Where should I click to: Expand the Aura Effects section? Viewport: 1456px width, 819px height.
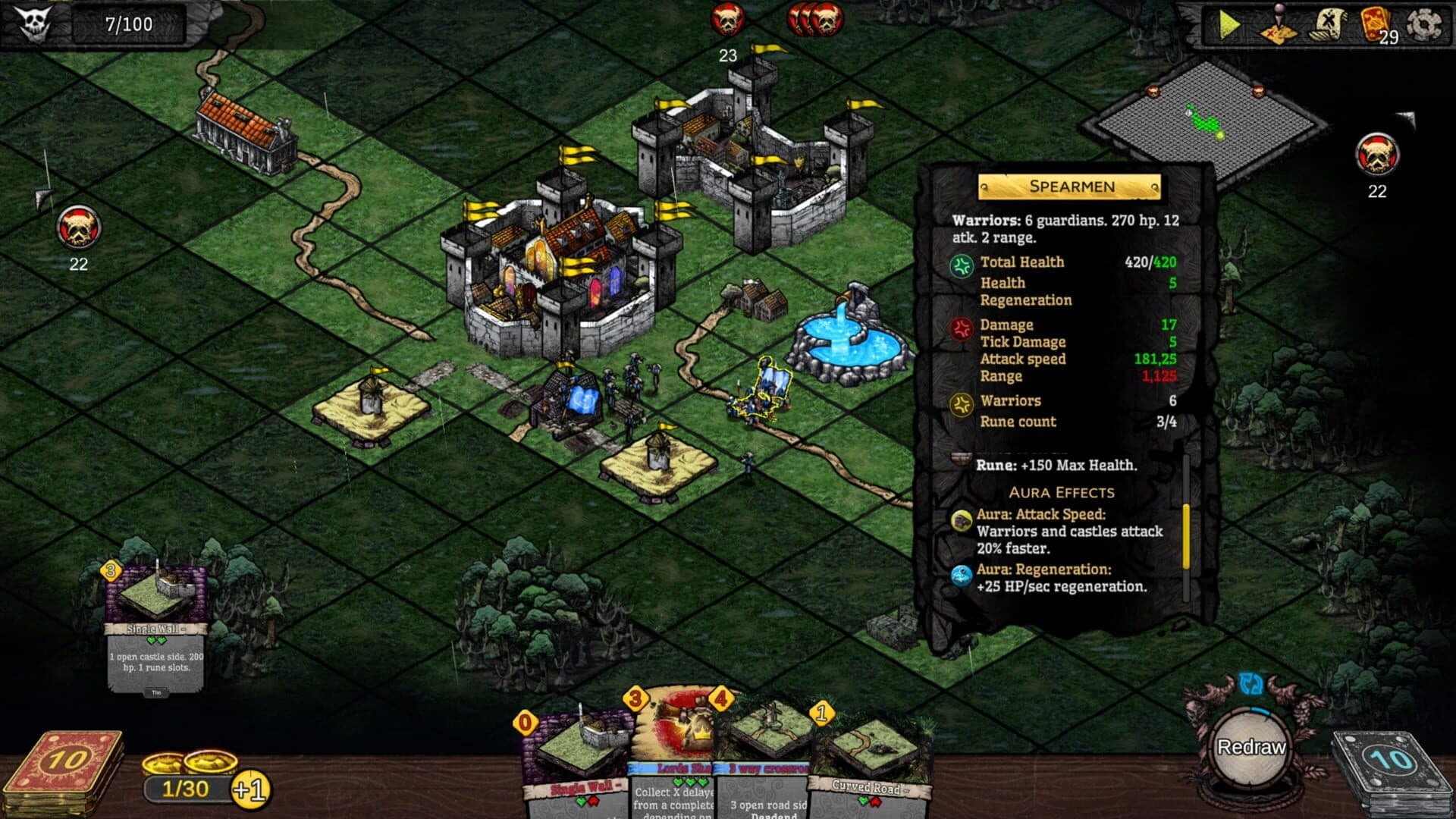coord(1061,491)
